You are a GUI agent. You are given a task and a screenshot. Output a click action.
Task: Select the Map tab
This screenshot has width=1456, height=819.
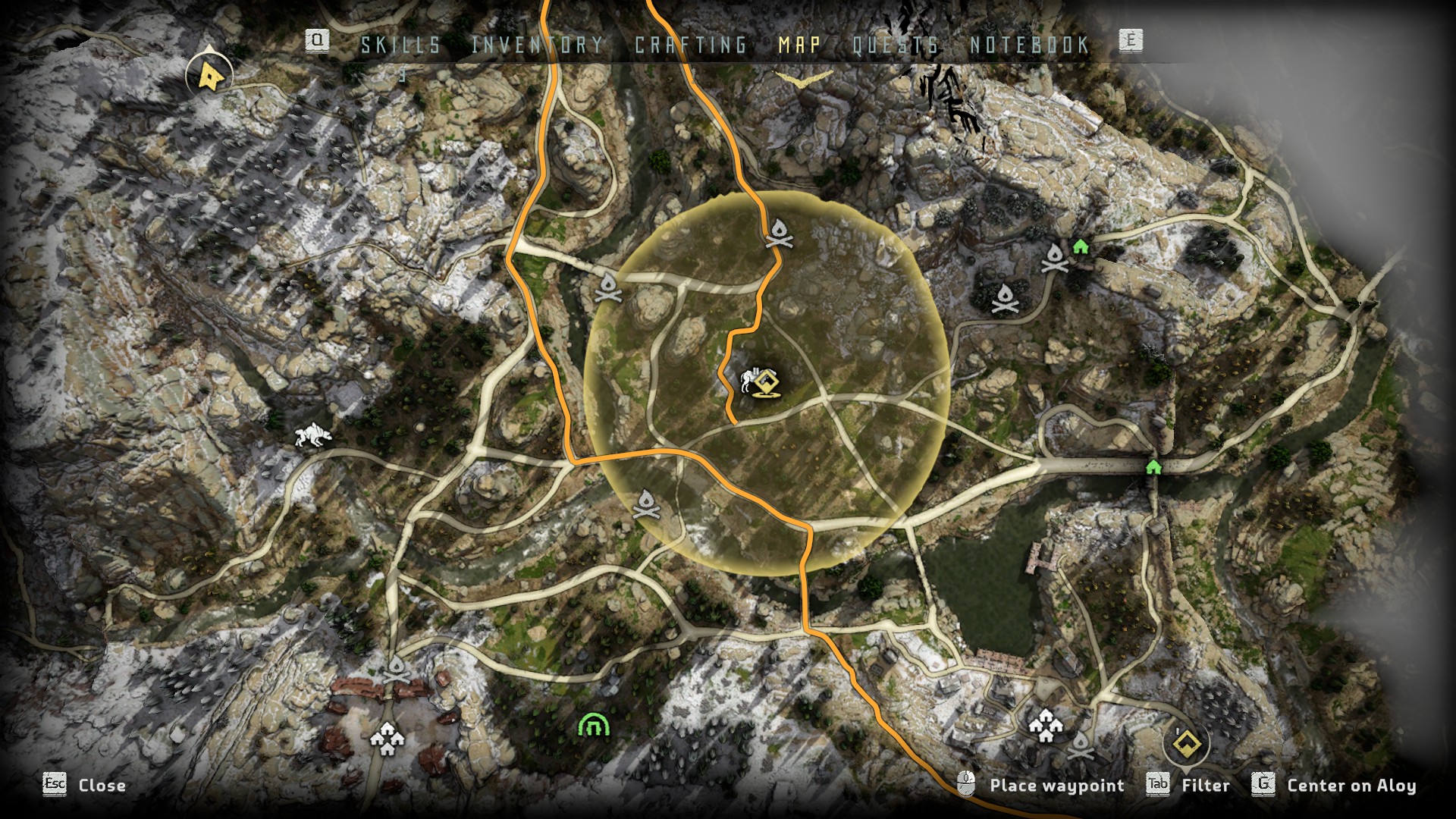tap(799, 45)
